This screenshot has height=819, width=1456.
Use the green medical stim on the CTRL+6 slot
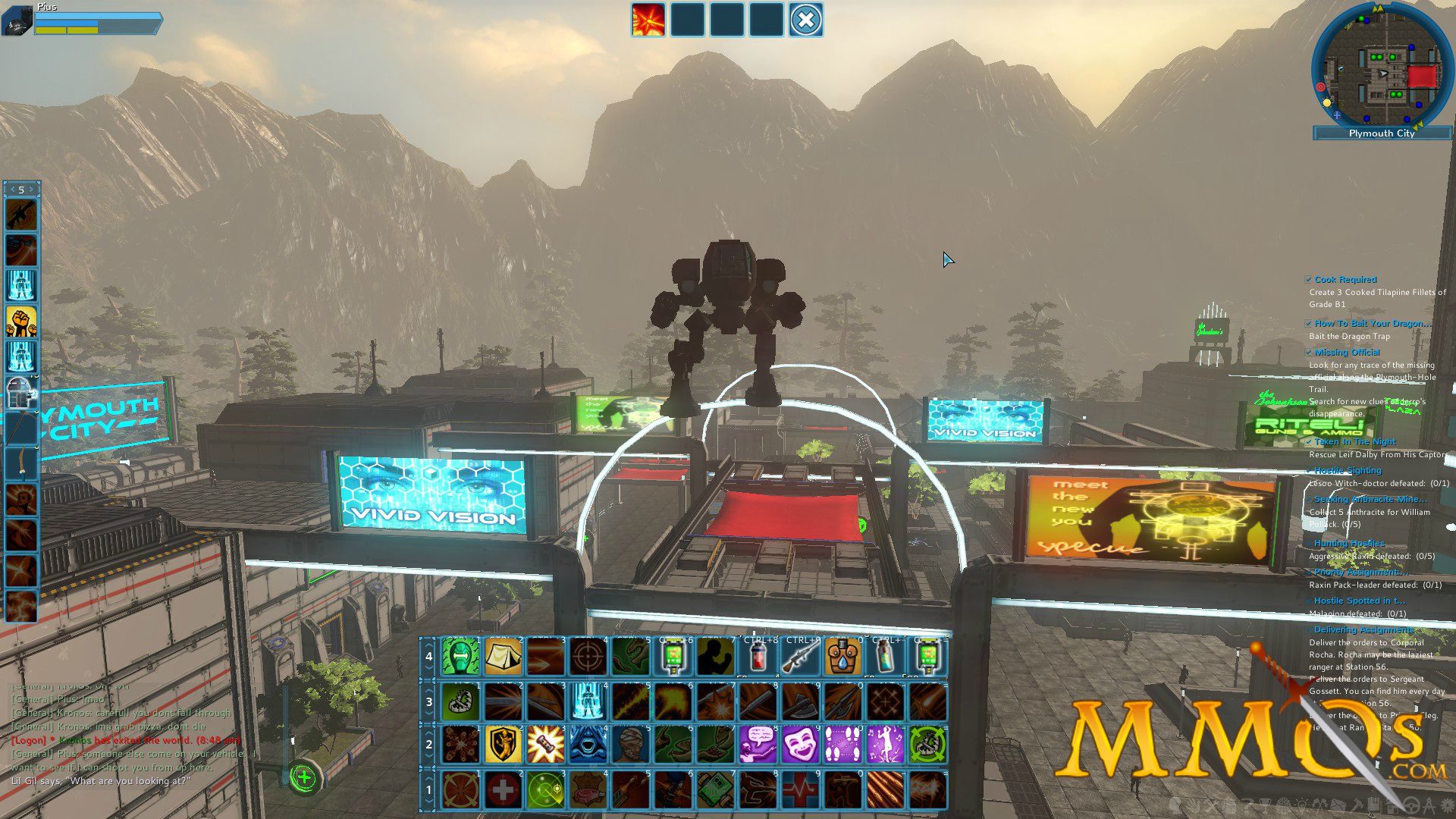673,657
